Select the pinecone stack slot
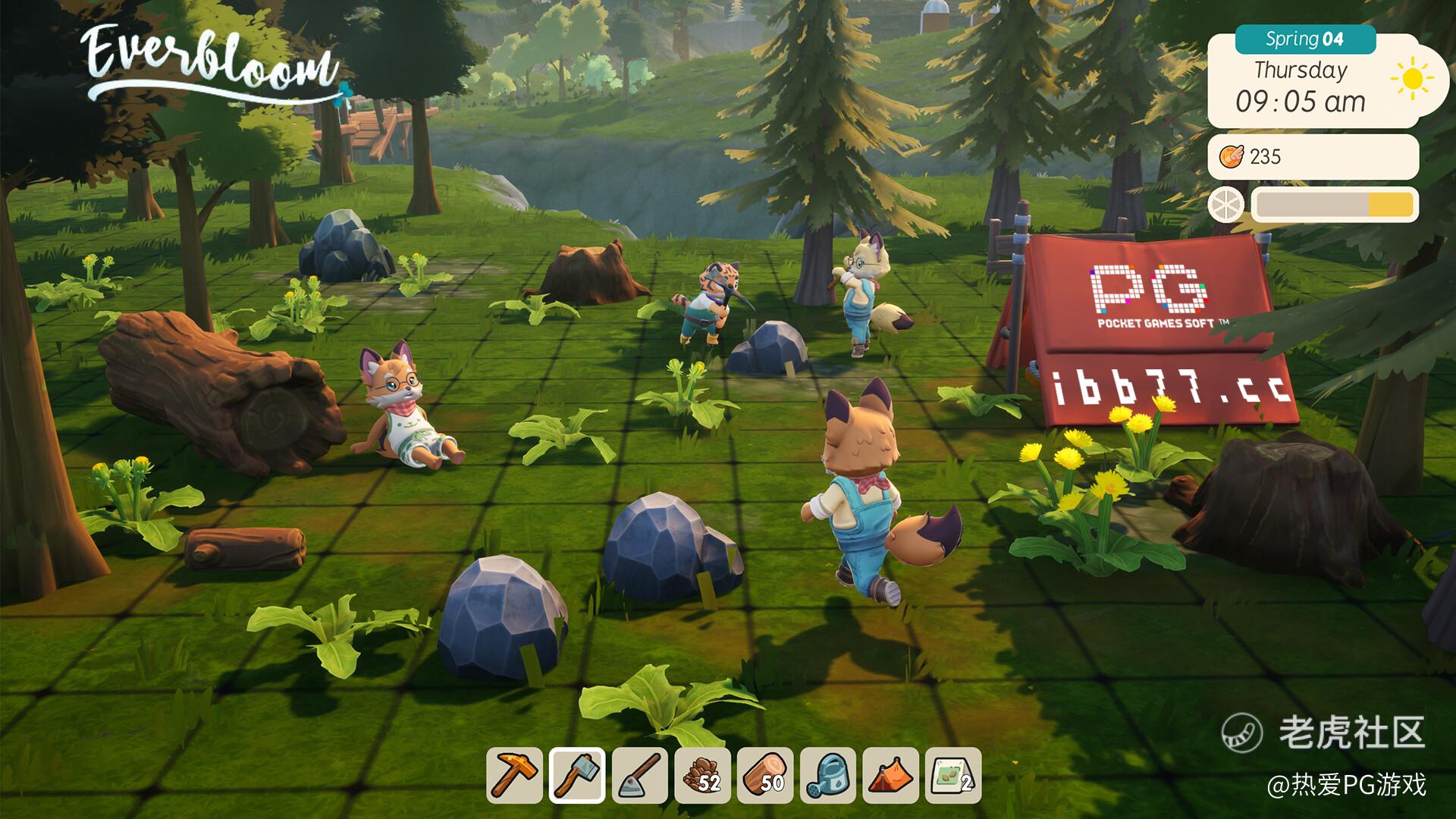 point(703,775)
